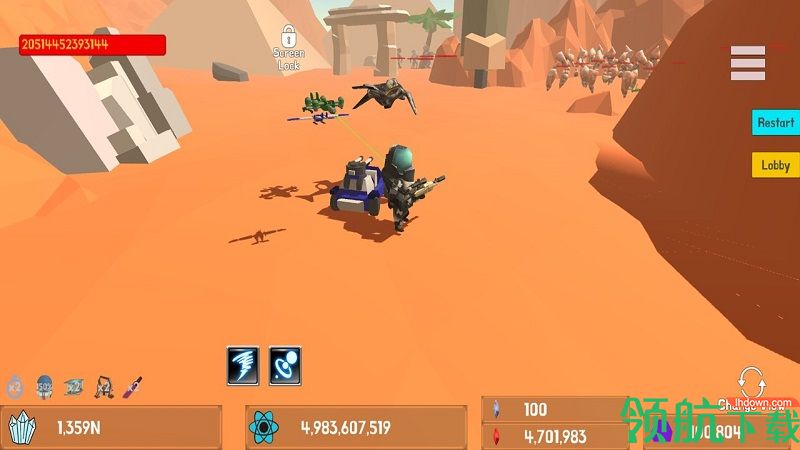800x450 pixels.
Task: Use the orbiting planet ability
Action: 285,365
